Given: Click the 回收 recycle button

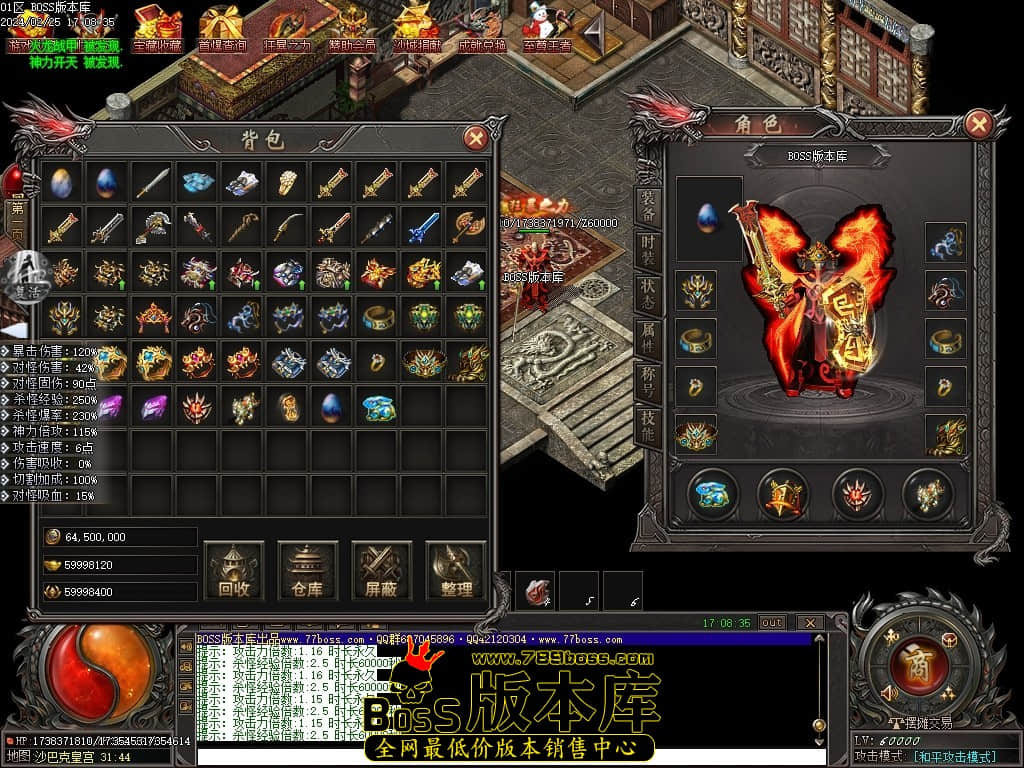Looking at the screenshot, I should pyautogui.click(x=234, y=571).
